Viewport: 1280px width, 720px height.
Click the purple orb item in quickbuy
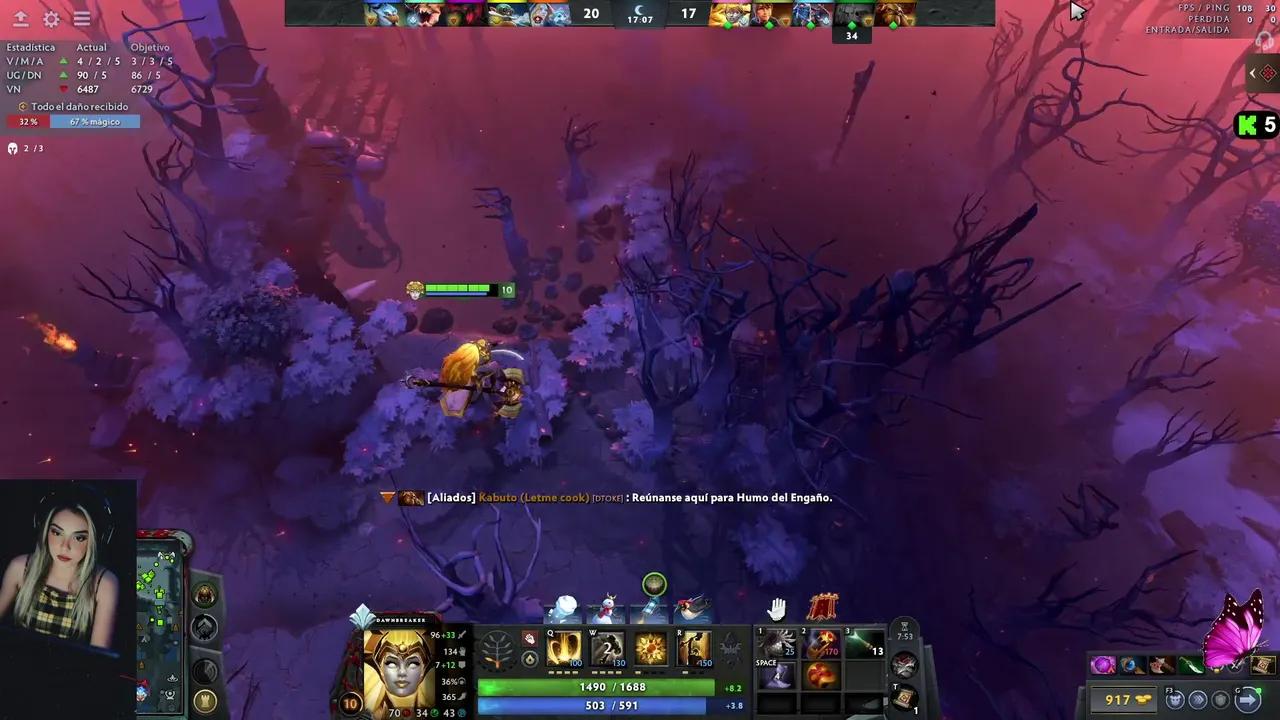pyautogui.click(x=1102, y=665)
